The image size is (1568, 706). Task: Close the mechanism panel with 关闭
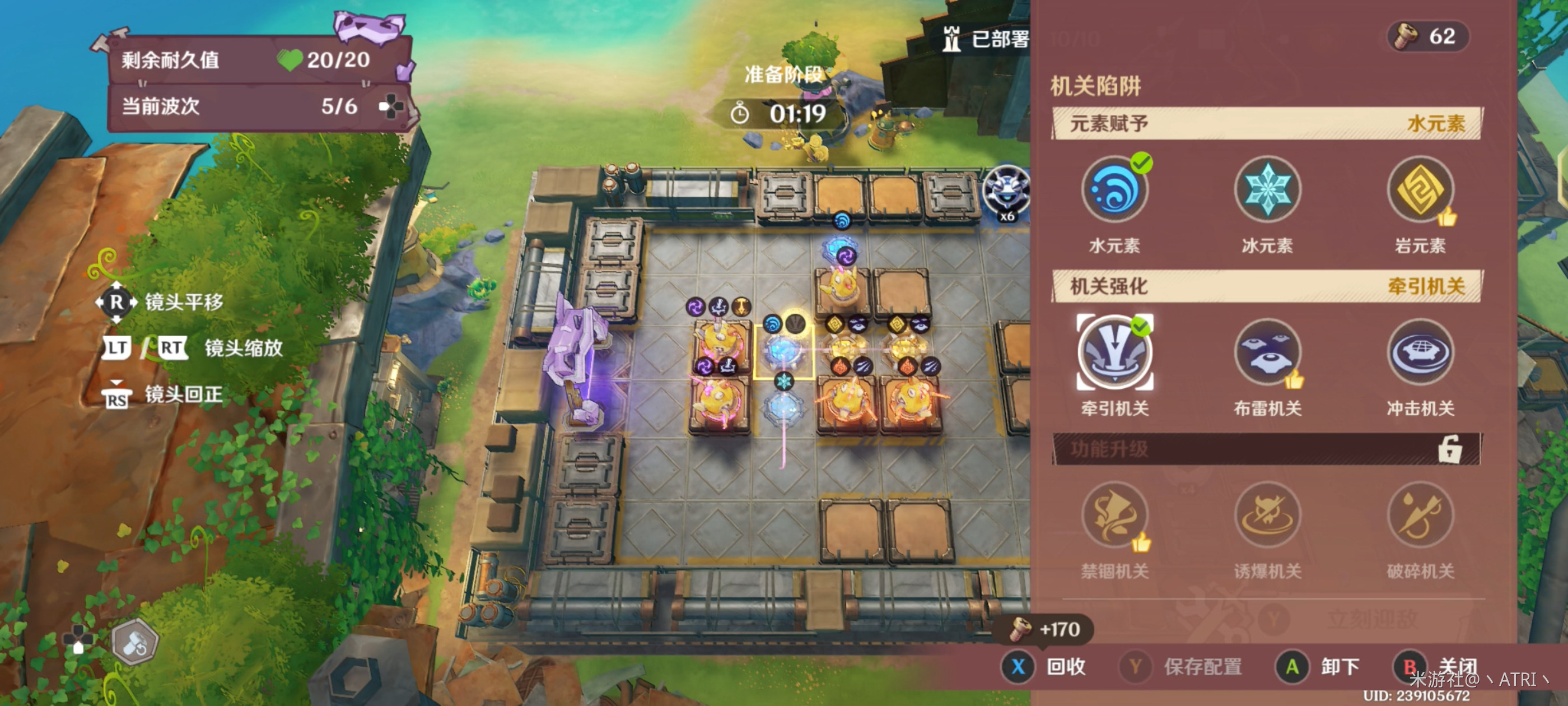(1436, 666)
